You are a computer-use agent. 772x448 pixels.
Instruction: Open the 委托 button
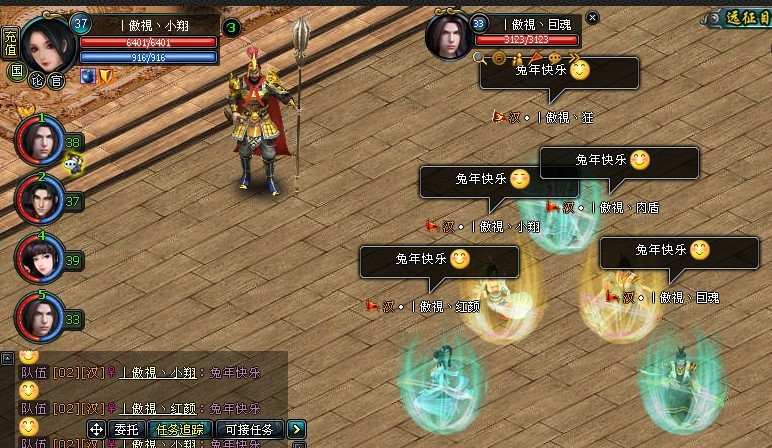(126, 429)
